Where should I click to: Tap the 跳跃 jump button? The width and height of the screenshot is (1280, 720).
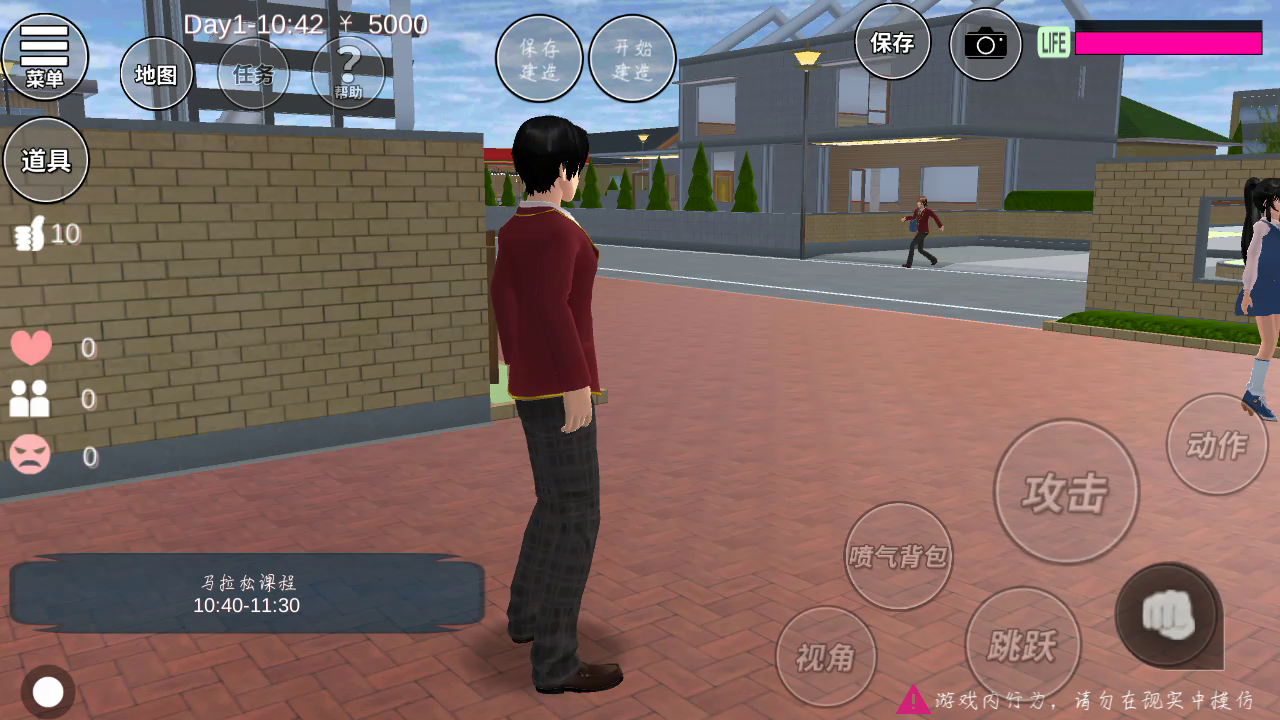click(1022, 645)
